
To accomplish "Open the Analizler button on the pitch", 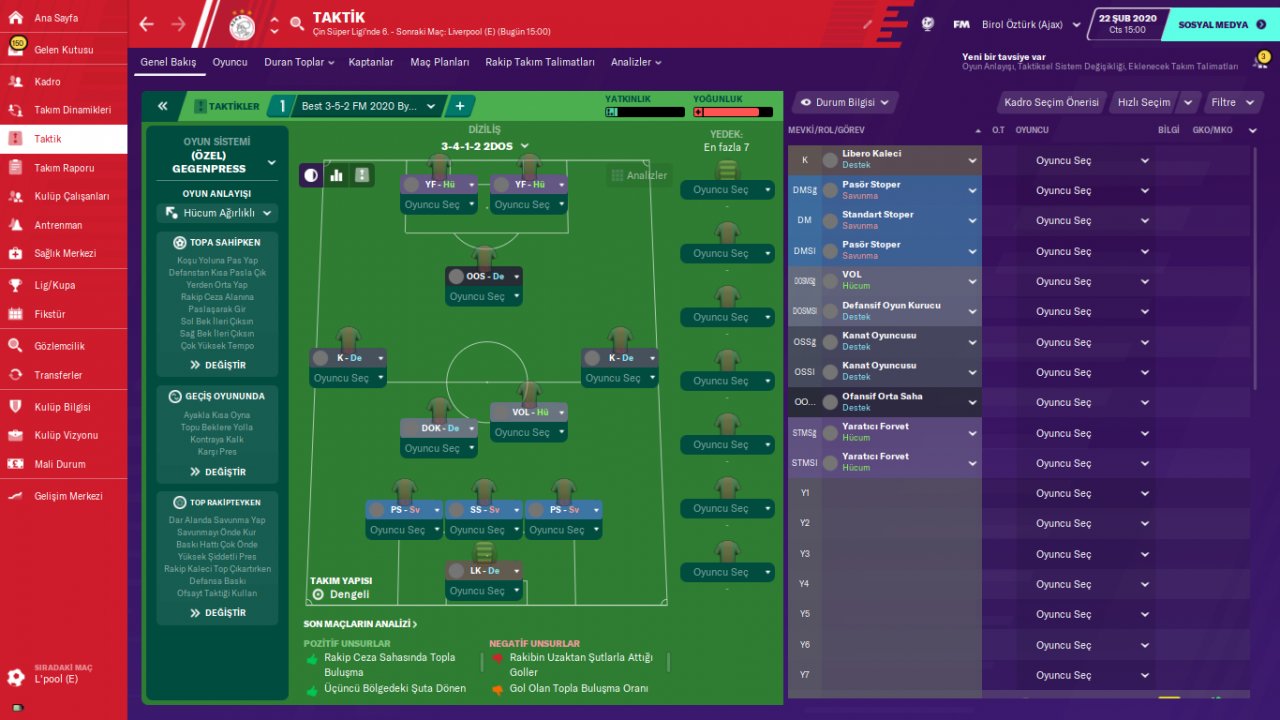I will point(637,176).
